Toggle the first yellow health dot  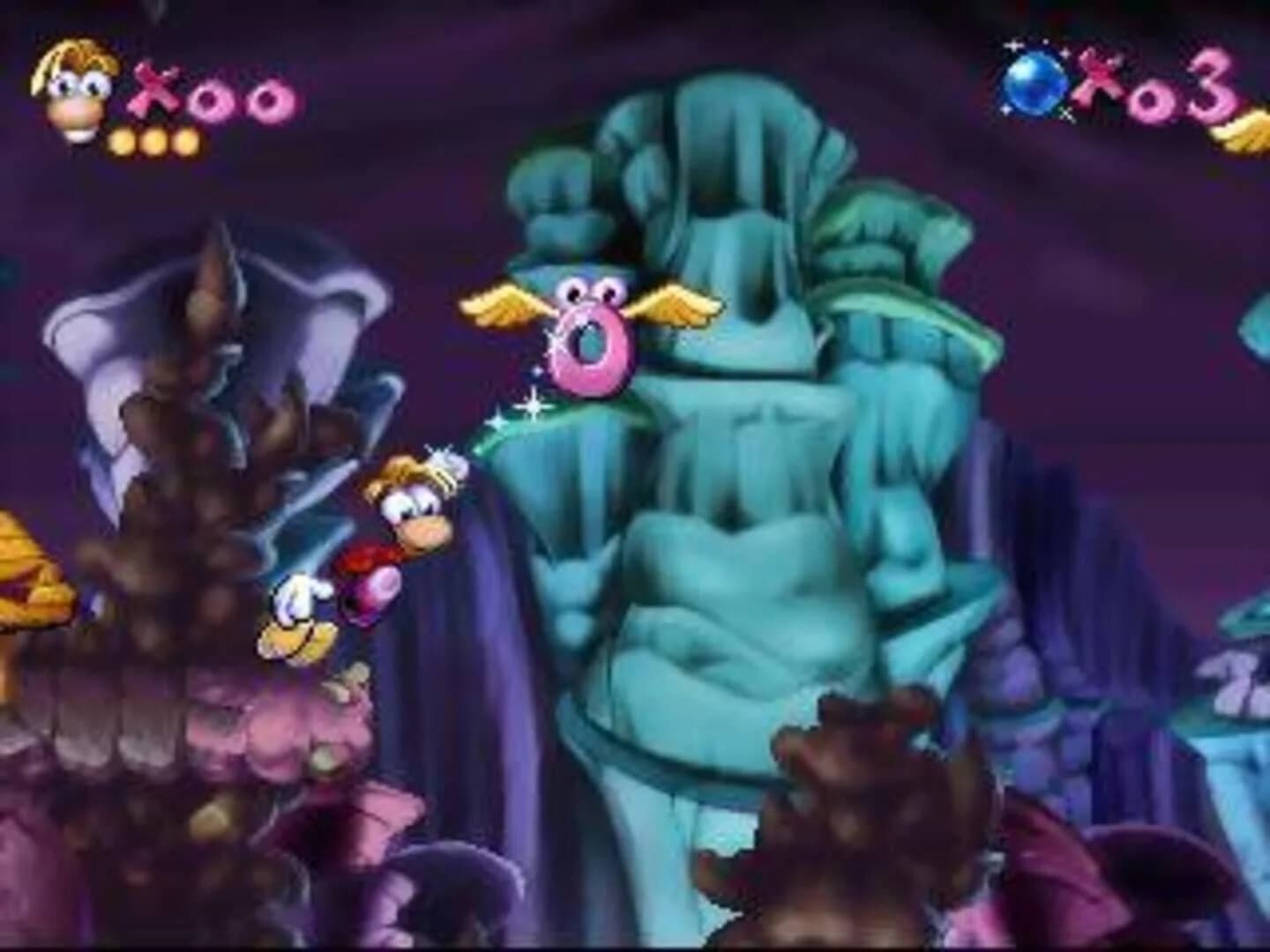(x=122, y=139)
